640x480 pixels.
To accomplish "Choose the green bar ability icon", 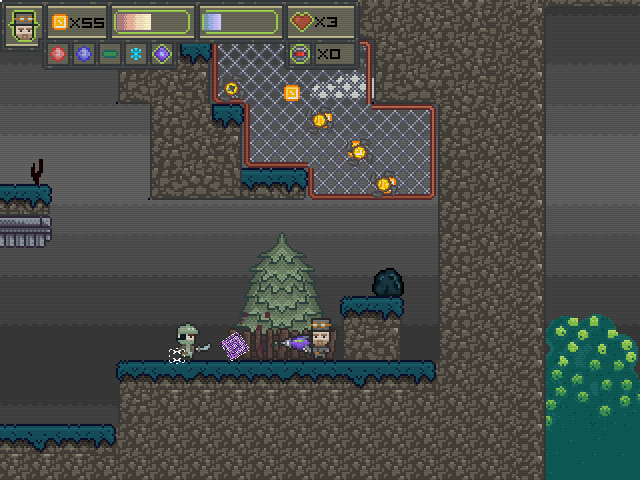I will (110, 54).
